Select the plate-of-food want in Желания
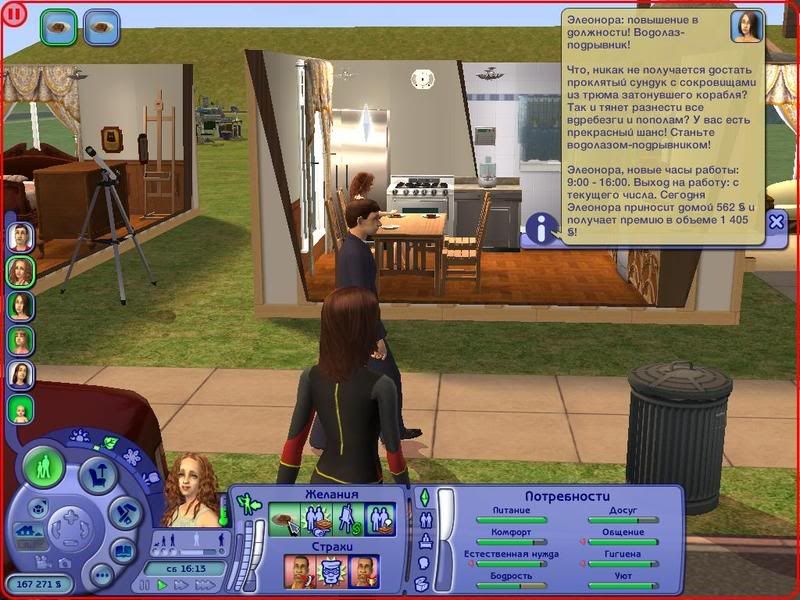Viewport: 800px width, 600px height. (285, 518)
